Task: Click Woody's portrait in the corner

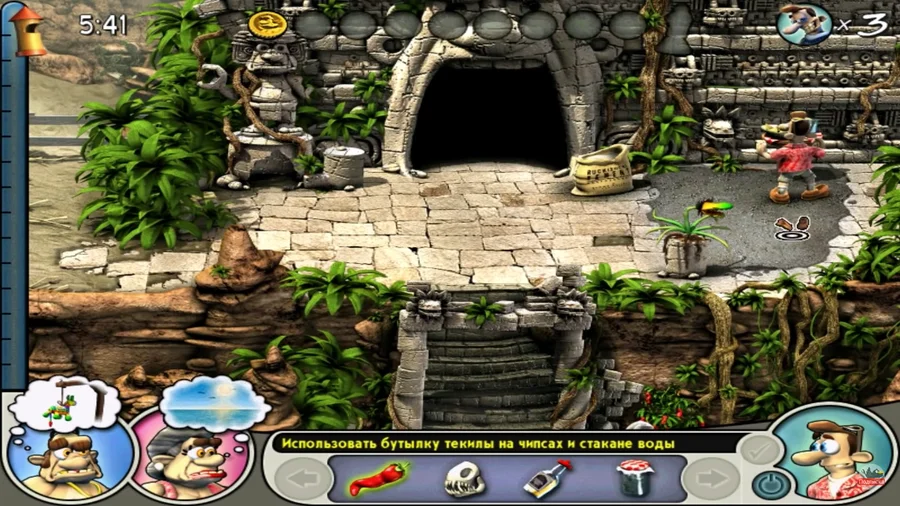Action: [830, 457]
